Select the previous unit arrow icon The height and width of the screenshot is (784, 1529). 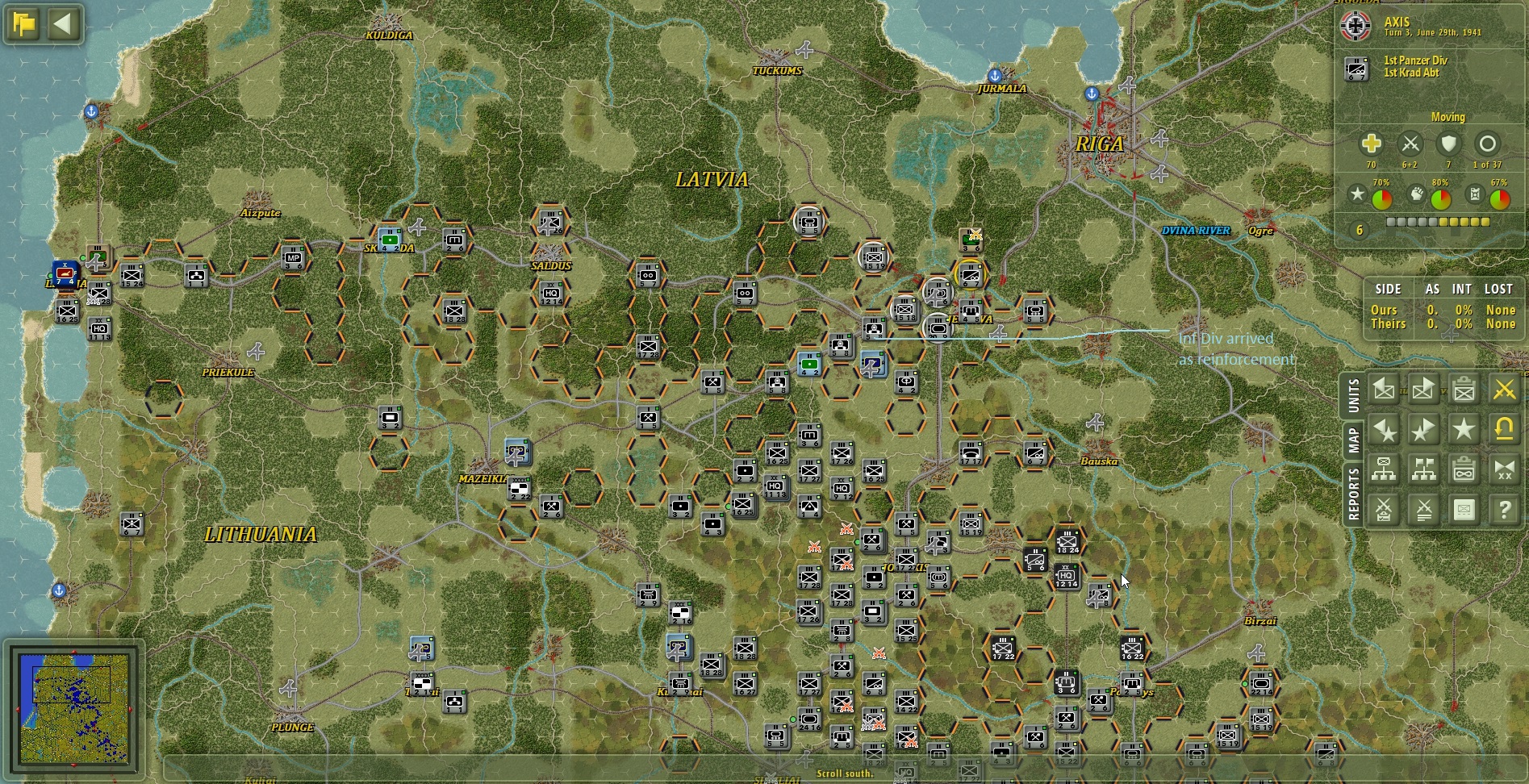1385,390
